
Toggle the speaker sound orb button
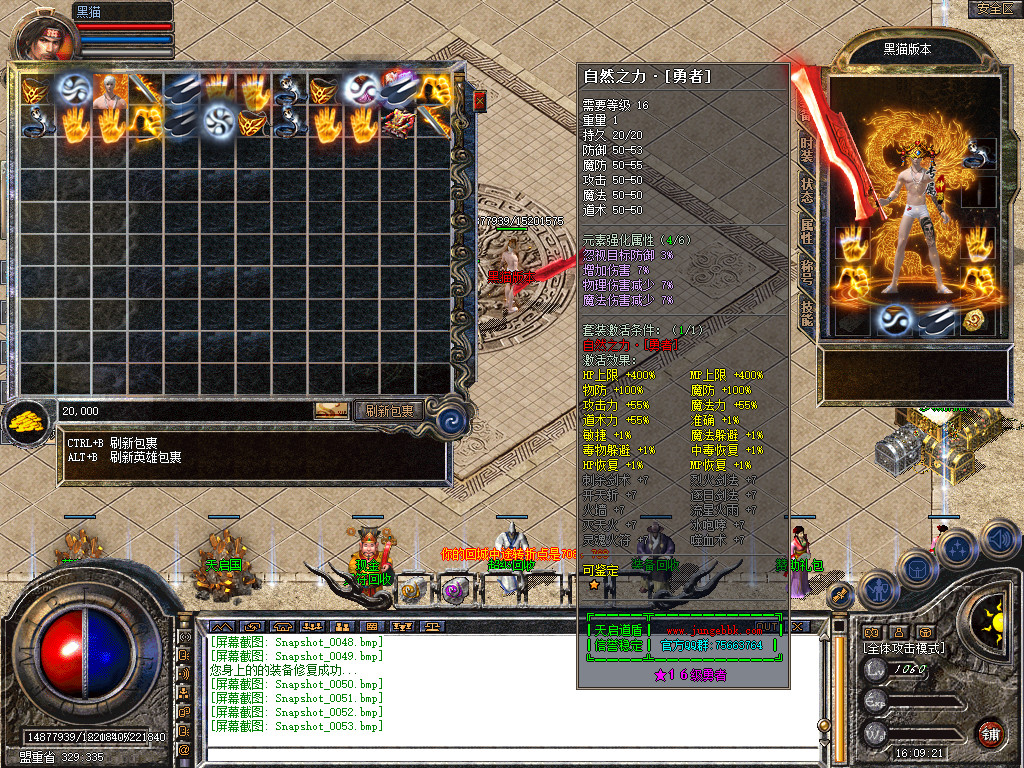point(1000,541)
